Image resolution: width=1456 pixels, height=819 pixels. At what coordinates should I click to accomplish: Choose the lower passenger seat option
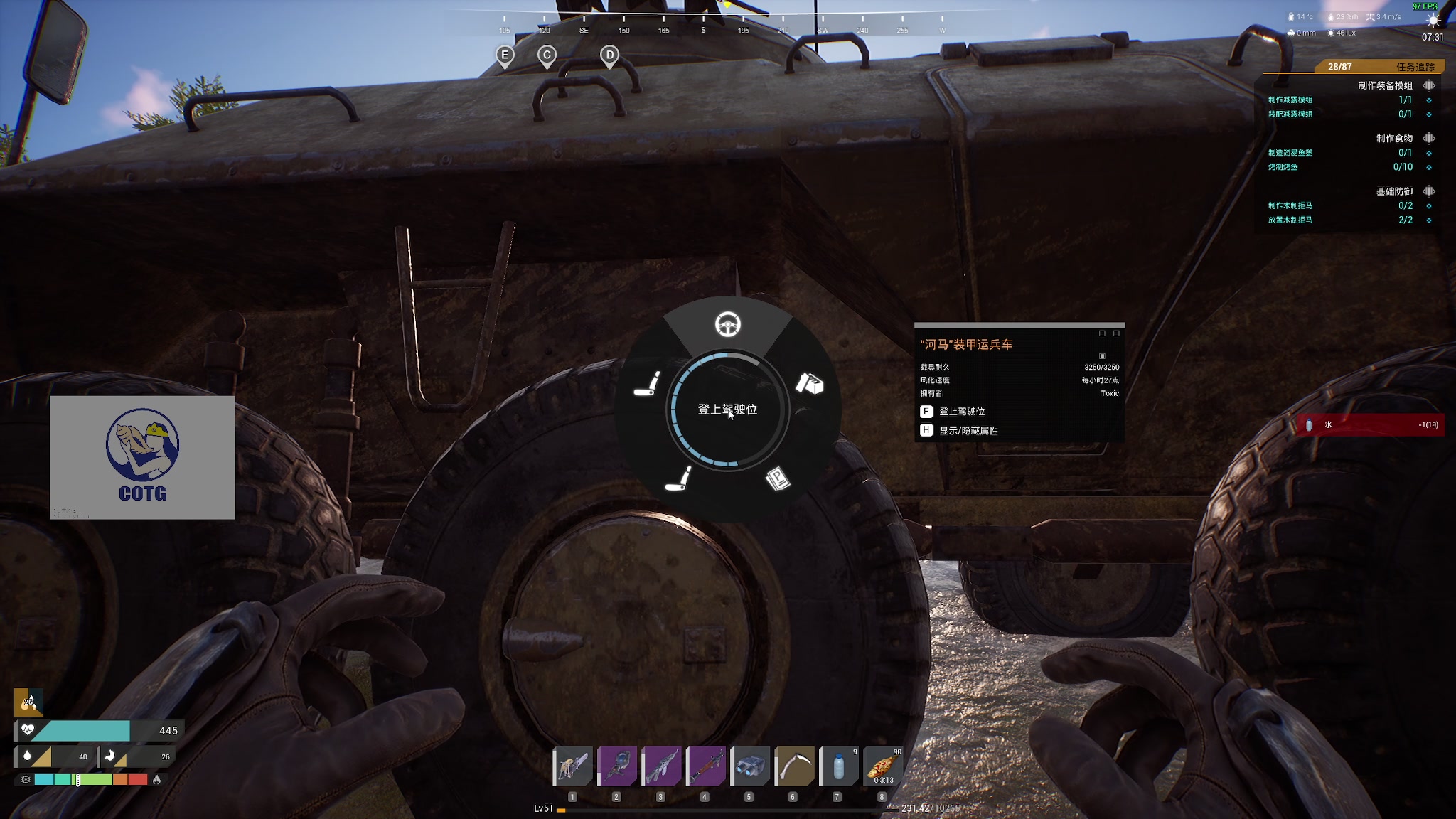[678, 478]
